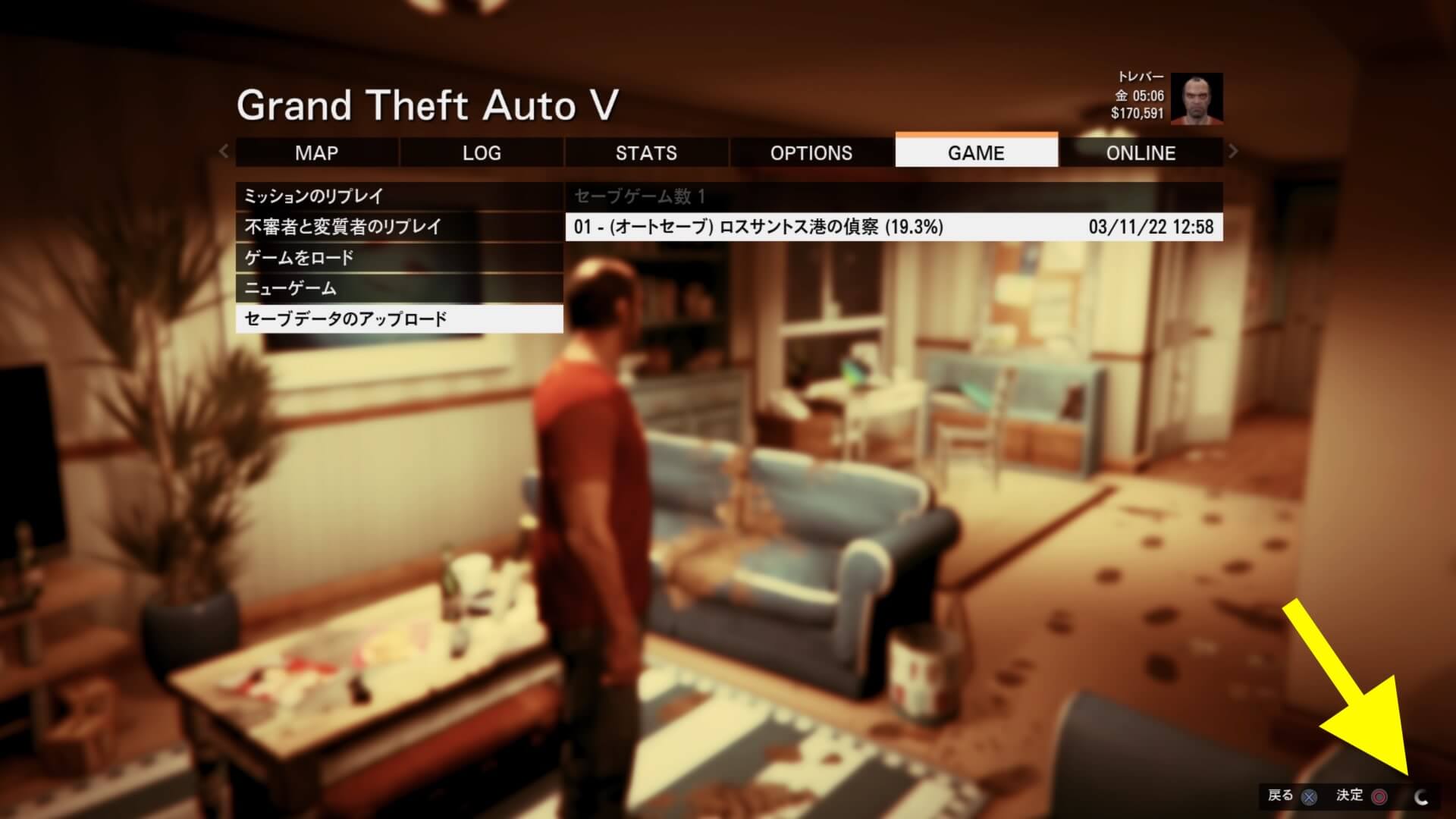Go to the OPTIONS tab
The height and width of the screenshot is (819, 1456).
tap(811, 152)
